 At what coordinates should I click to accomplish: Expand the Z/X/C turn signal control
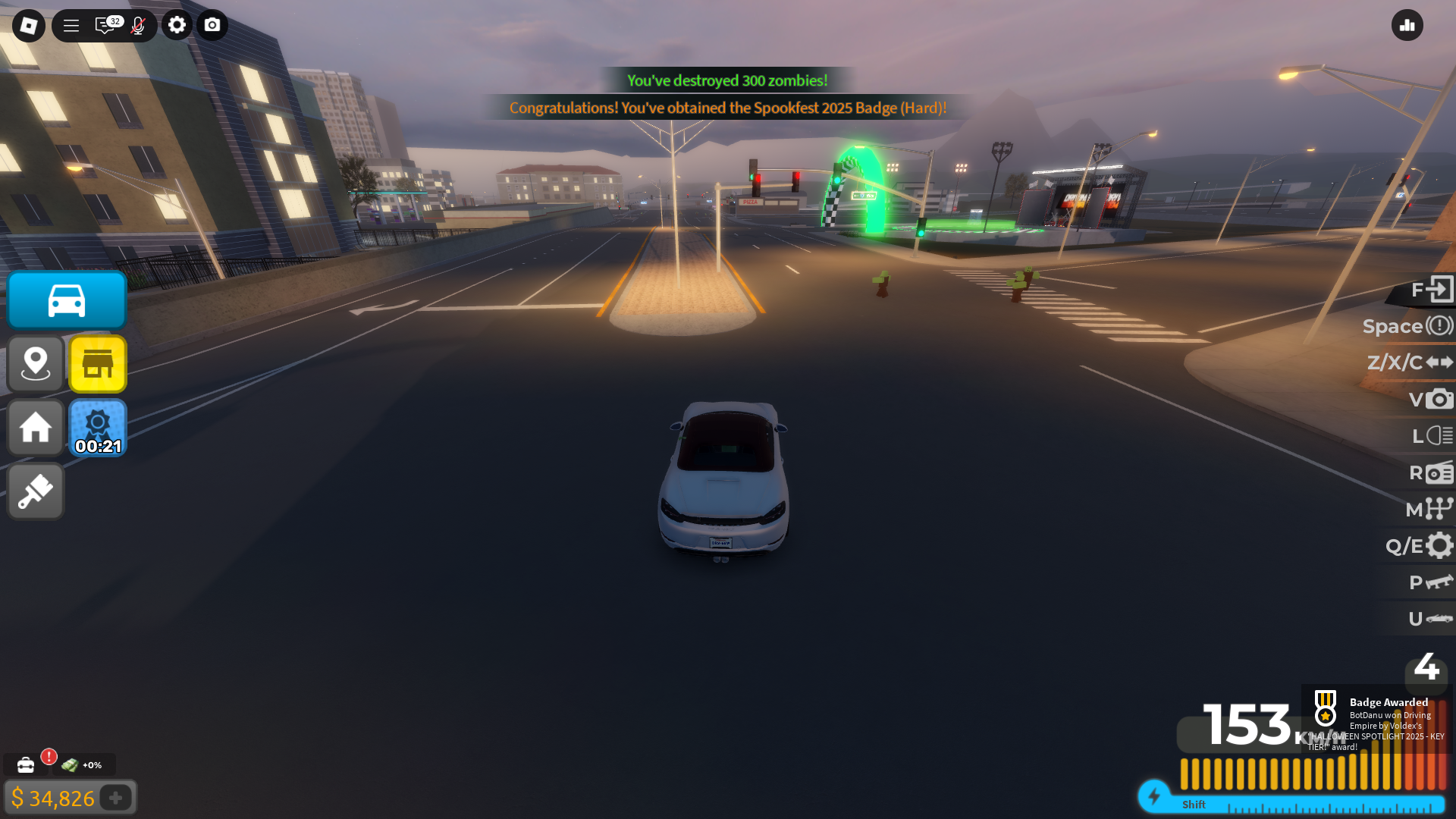[1408, 362]
